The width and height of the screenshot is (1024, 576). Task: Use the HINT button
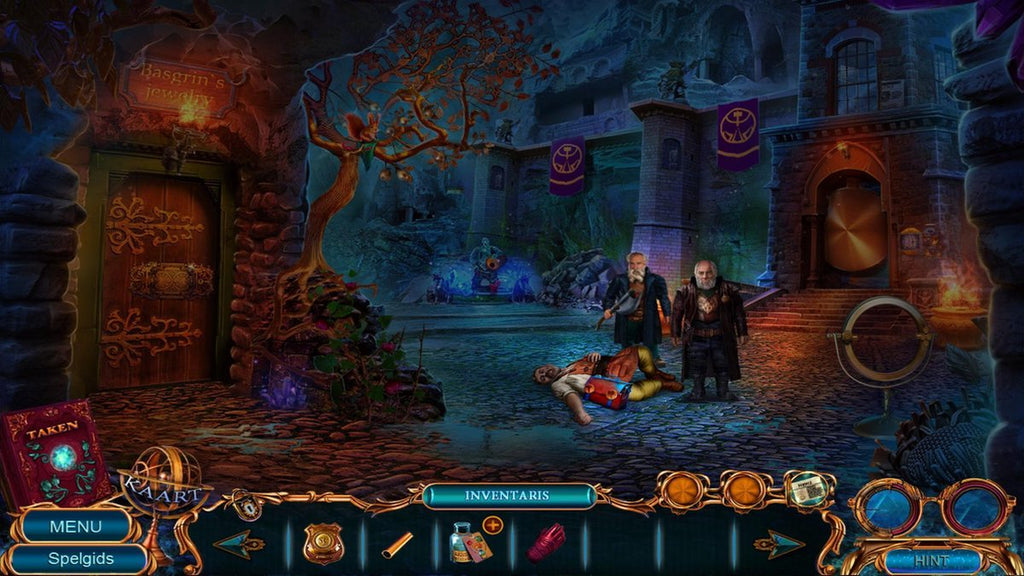[930, 561]
